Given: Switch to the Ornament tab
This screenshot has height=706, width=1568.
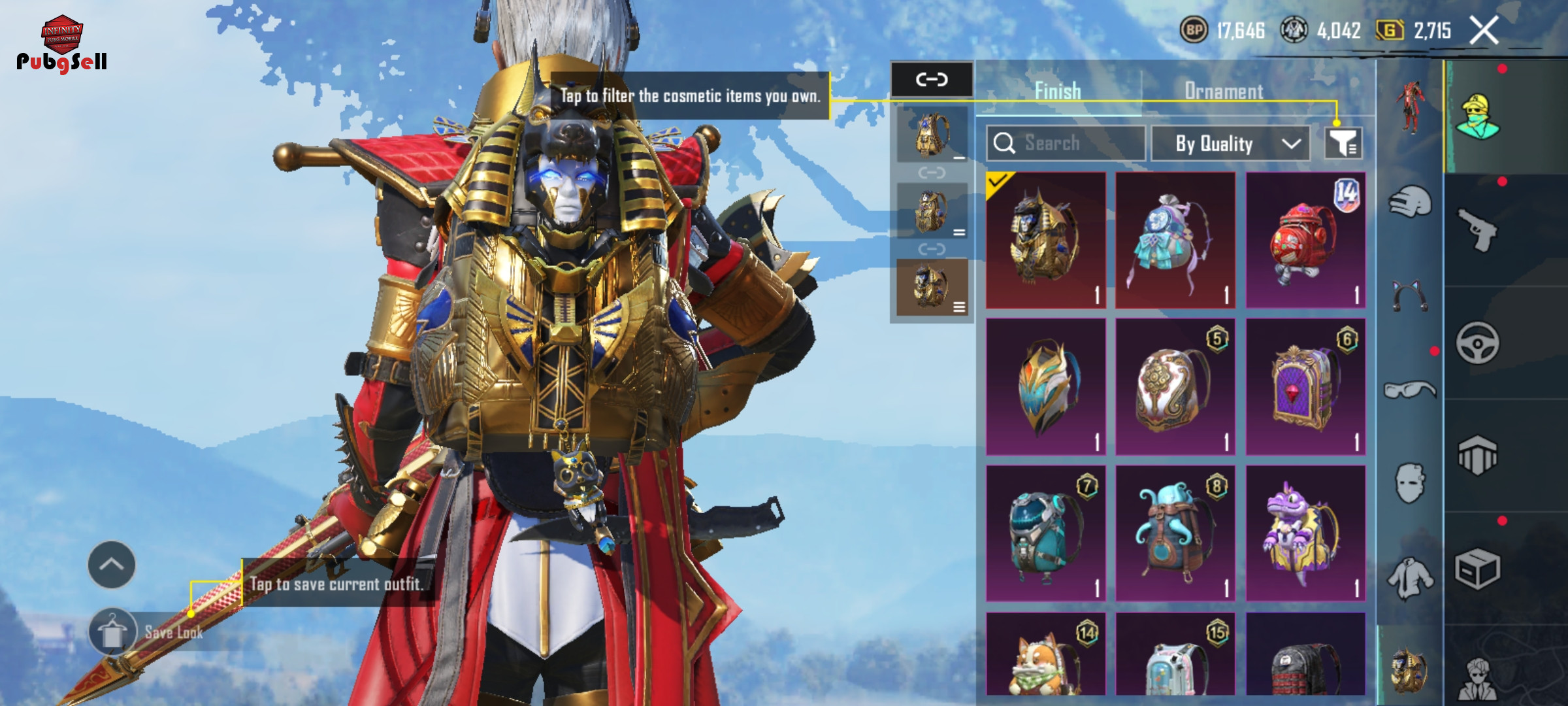Looking at the screenshot, I should (1224, 92).
